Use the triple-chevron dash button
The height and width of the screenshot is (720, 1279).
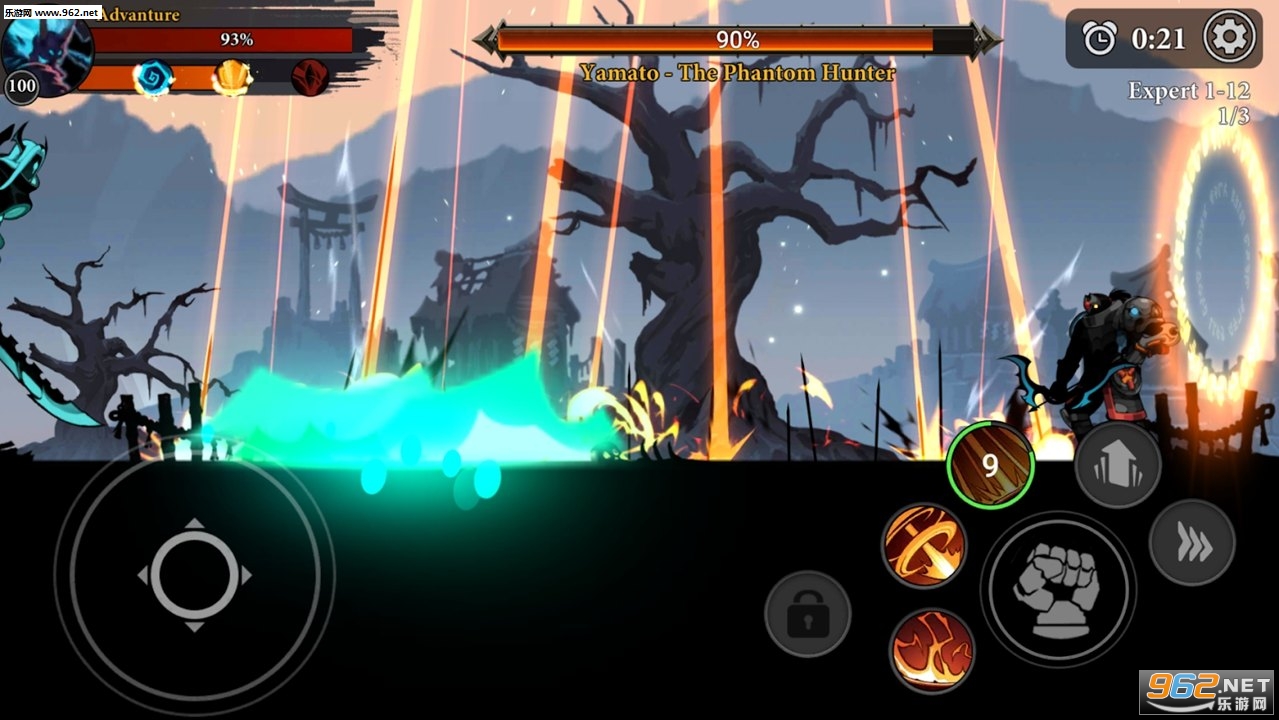point(1192,544)
